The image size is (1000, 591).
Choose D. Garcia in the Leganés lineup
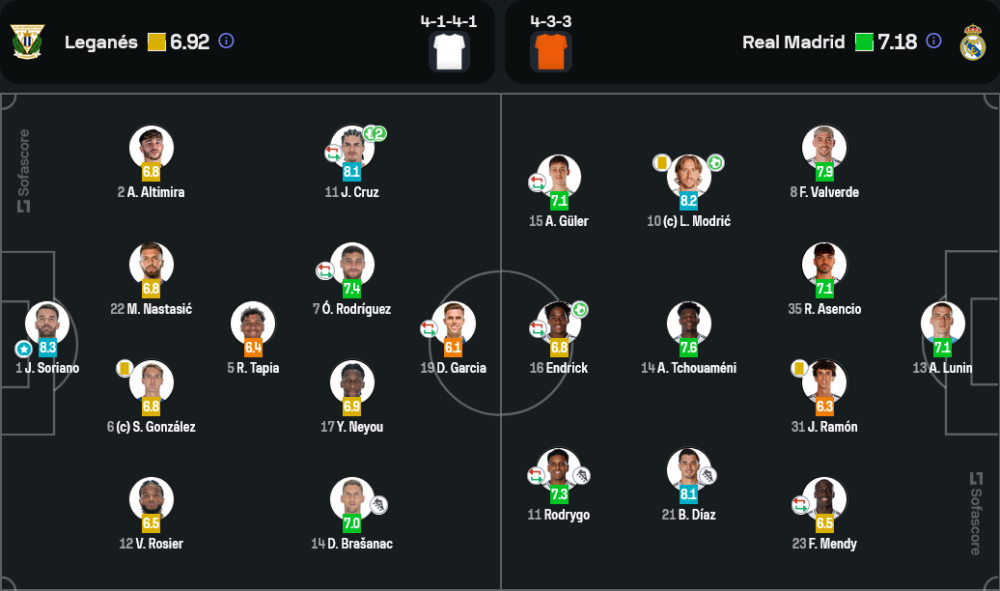tap(453, 323)
